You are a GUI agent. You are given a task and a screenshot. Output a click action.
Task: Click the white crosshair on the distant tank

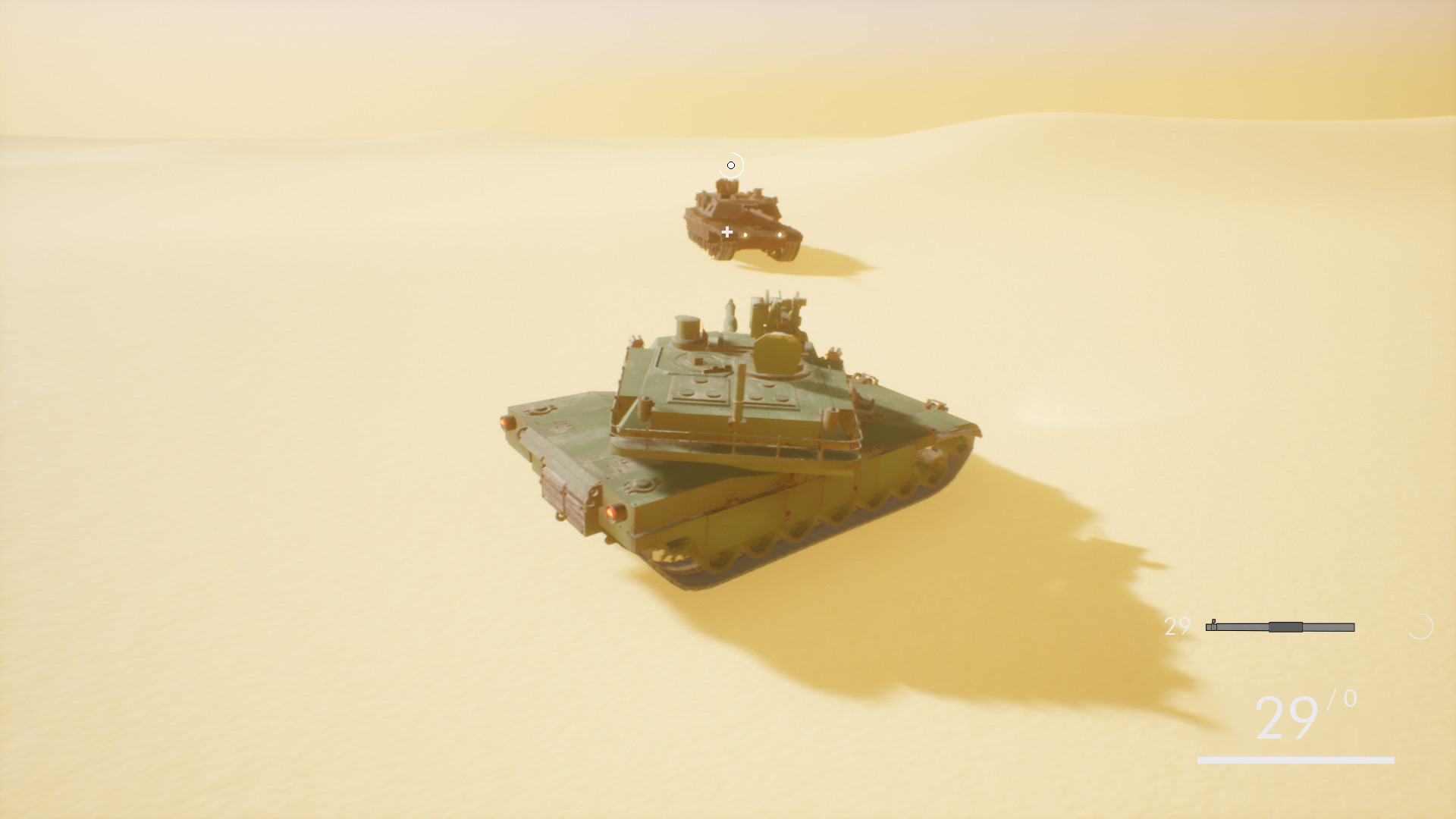(726, 234)
